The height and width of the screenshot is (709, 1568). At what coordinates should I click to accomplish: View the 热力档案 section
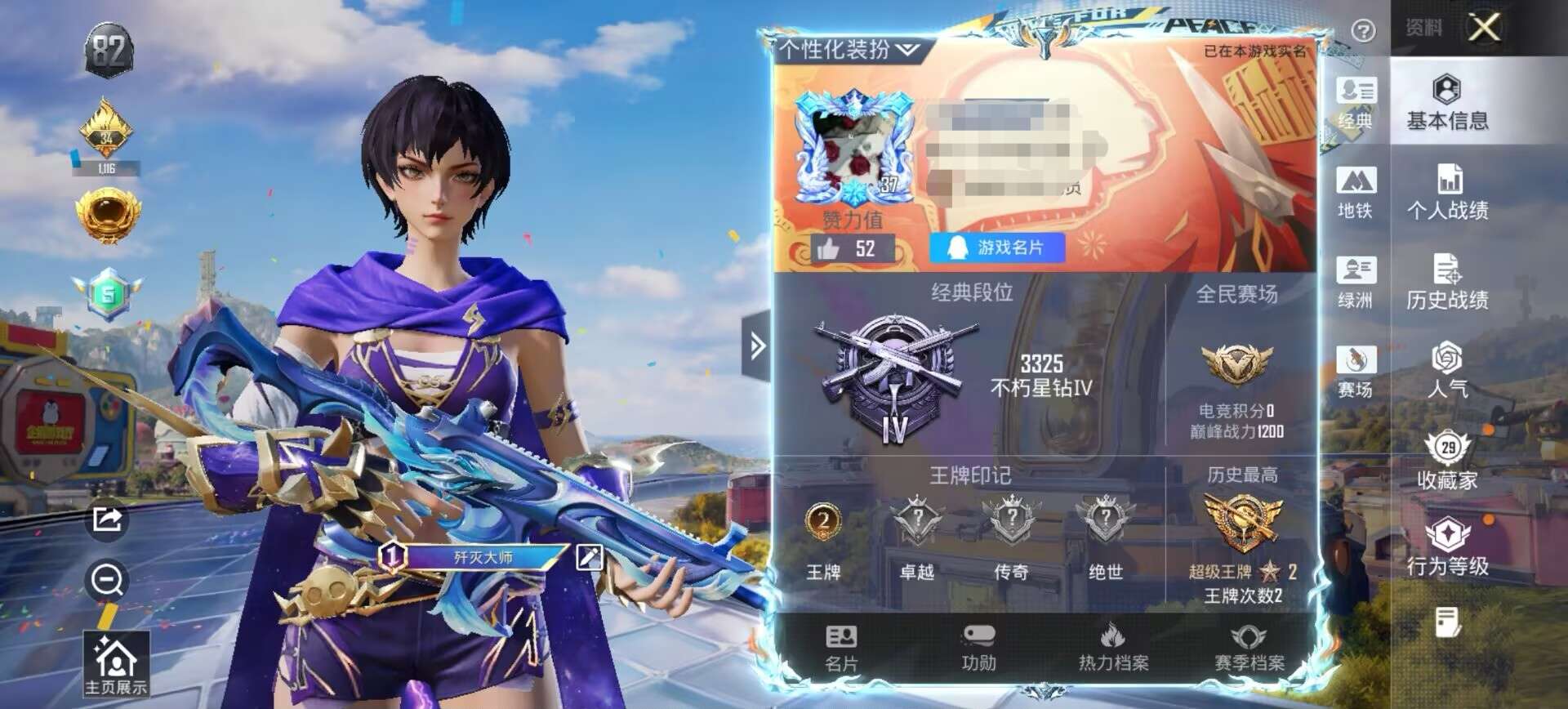(1113, 649)
